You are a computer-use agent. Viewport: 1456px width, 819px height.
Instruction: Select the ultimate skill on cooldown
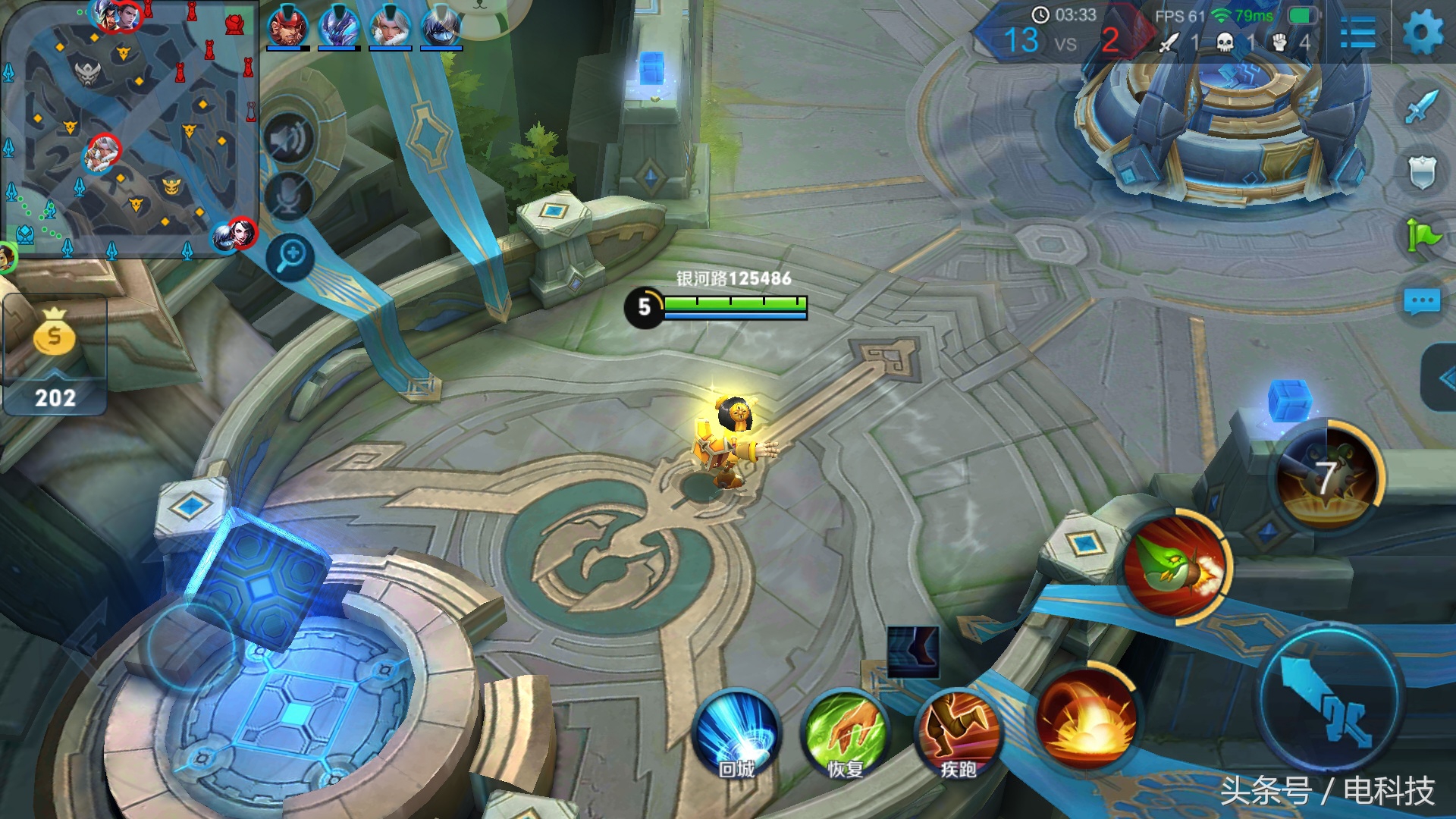tap(1327, 476)
